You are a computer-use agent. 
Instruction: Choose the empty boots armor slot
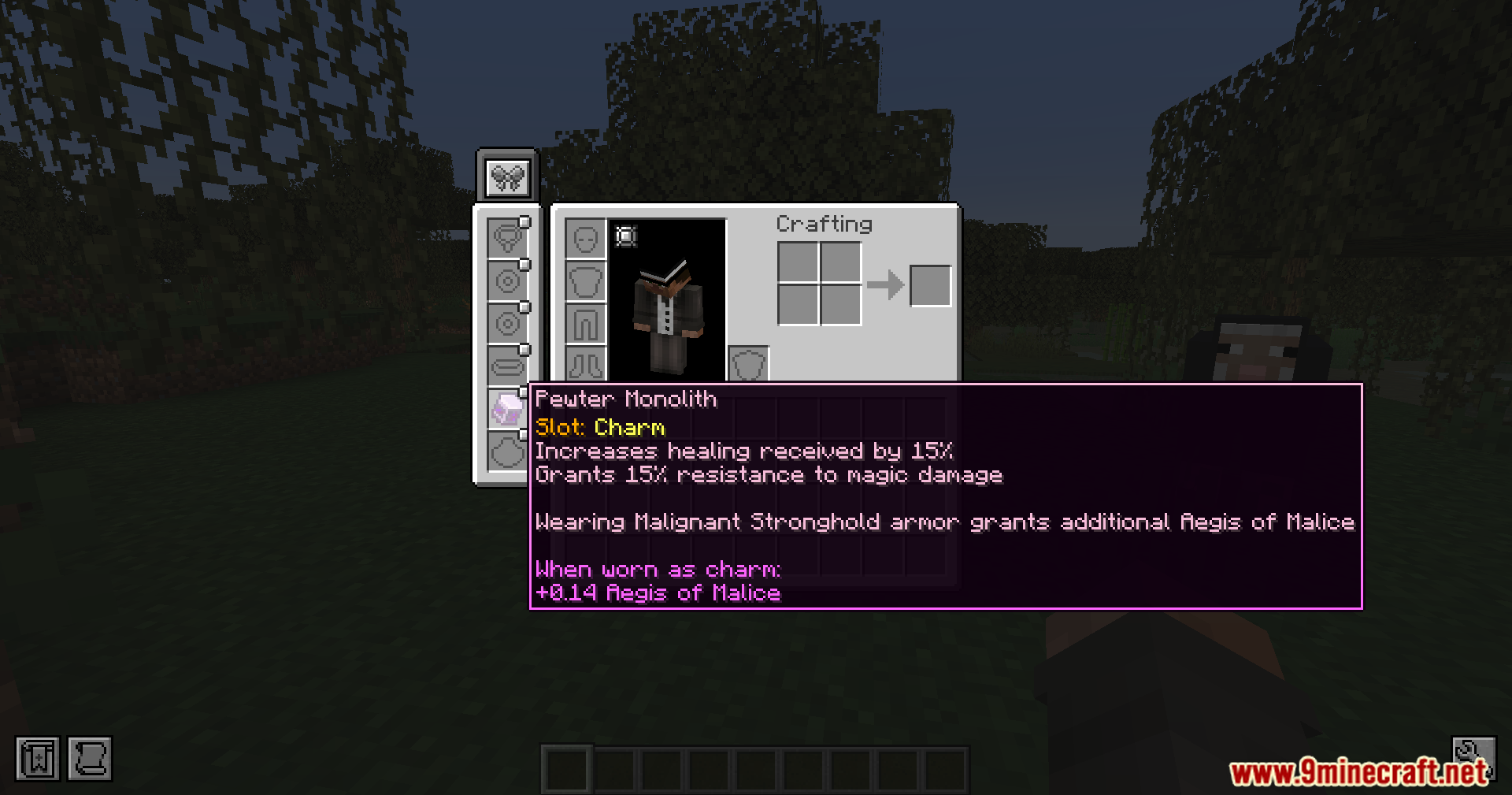pos(585,365)
